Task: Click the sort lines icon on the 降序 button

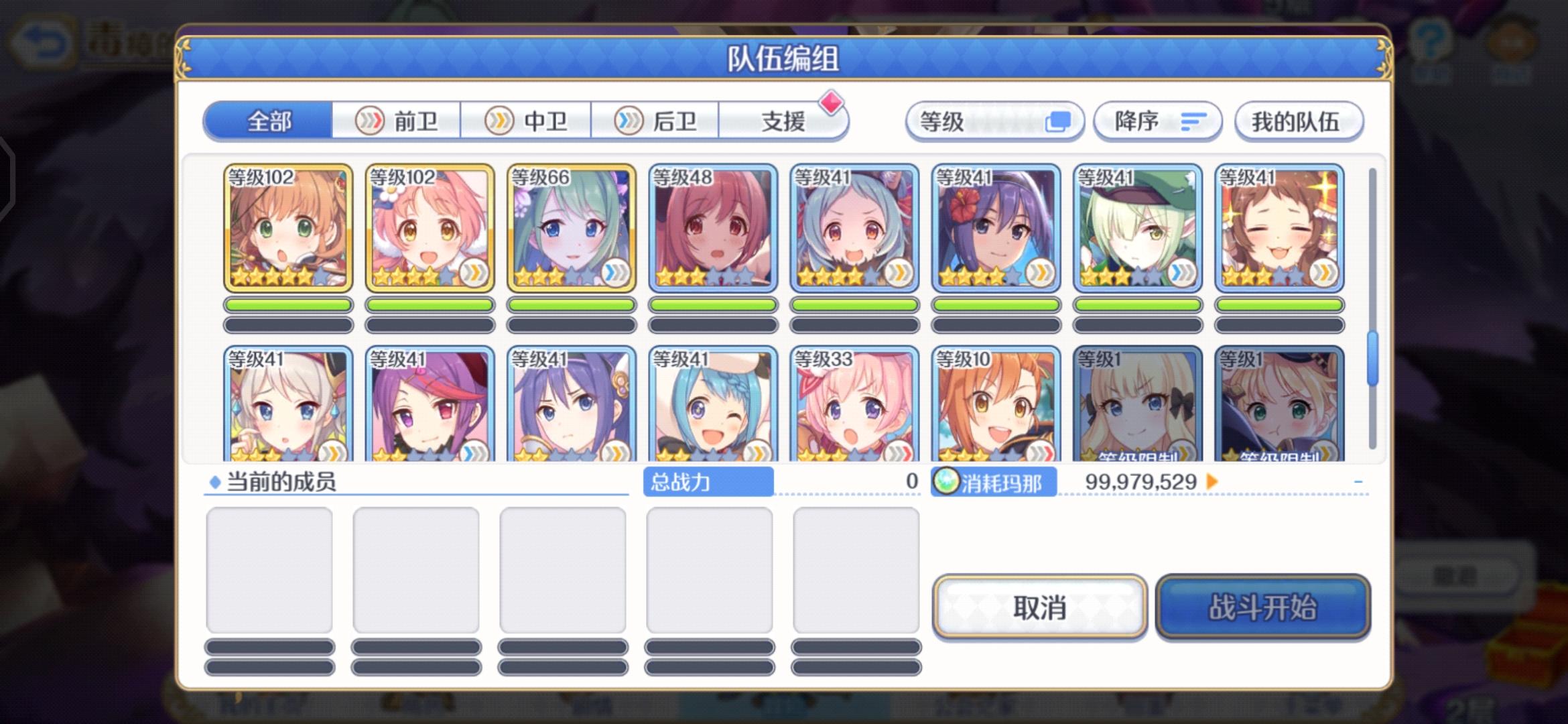Action: (1194, 122)
